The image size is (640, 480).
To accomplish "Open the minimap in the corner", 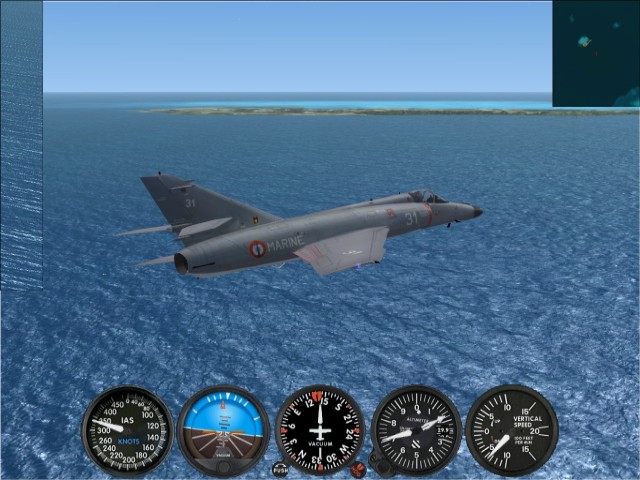I will (596, 53).
